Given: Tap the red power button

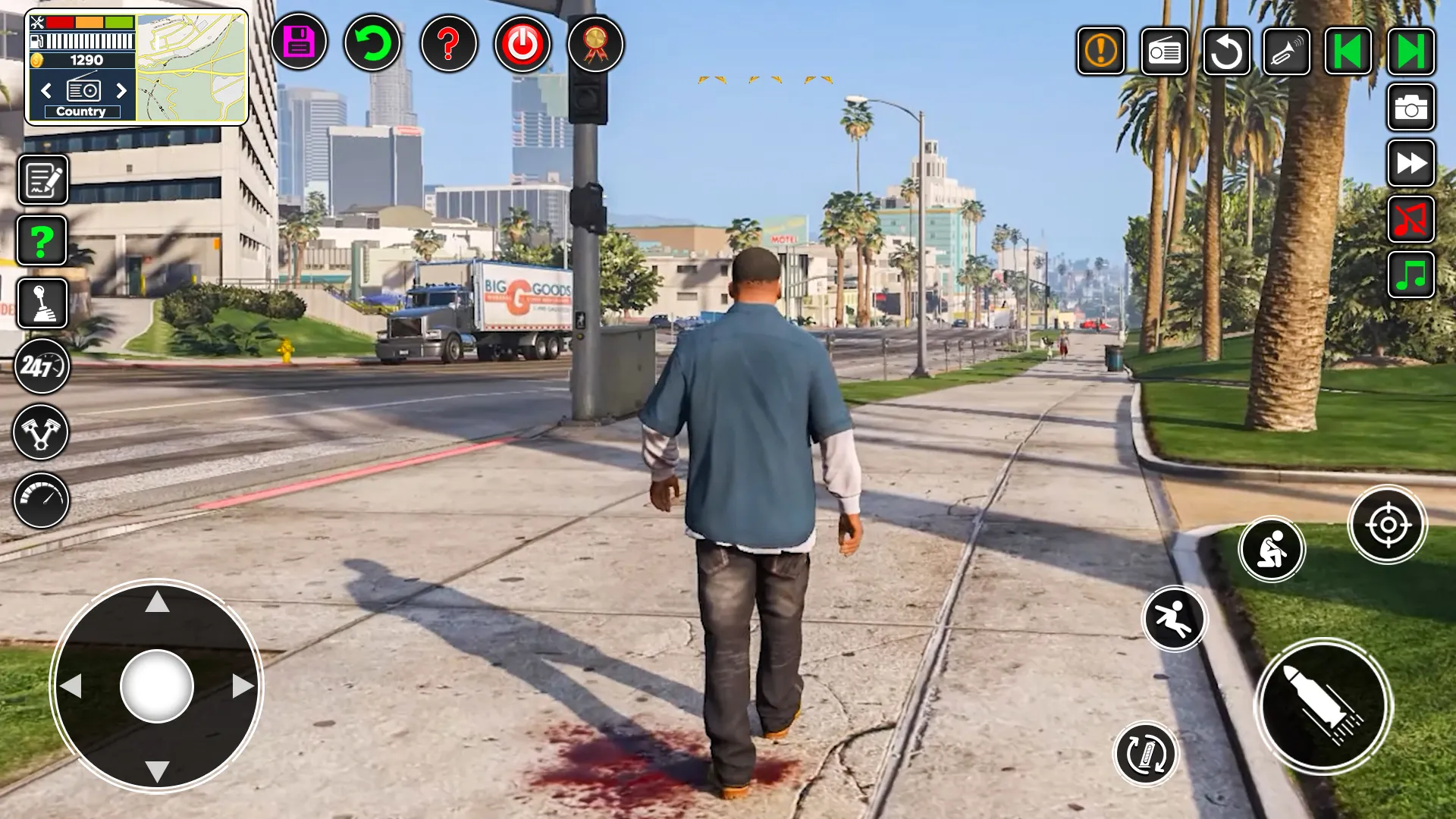Looking at the screenshot, I should point(522,44).
